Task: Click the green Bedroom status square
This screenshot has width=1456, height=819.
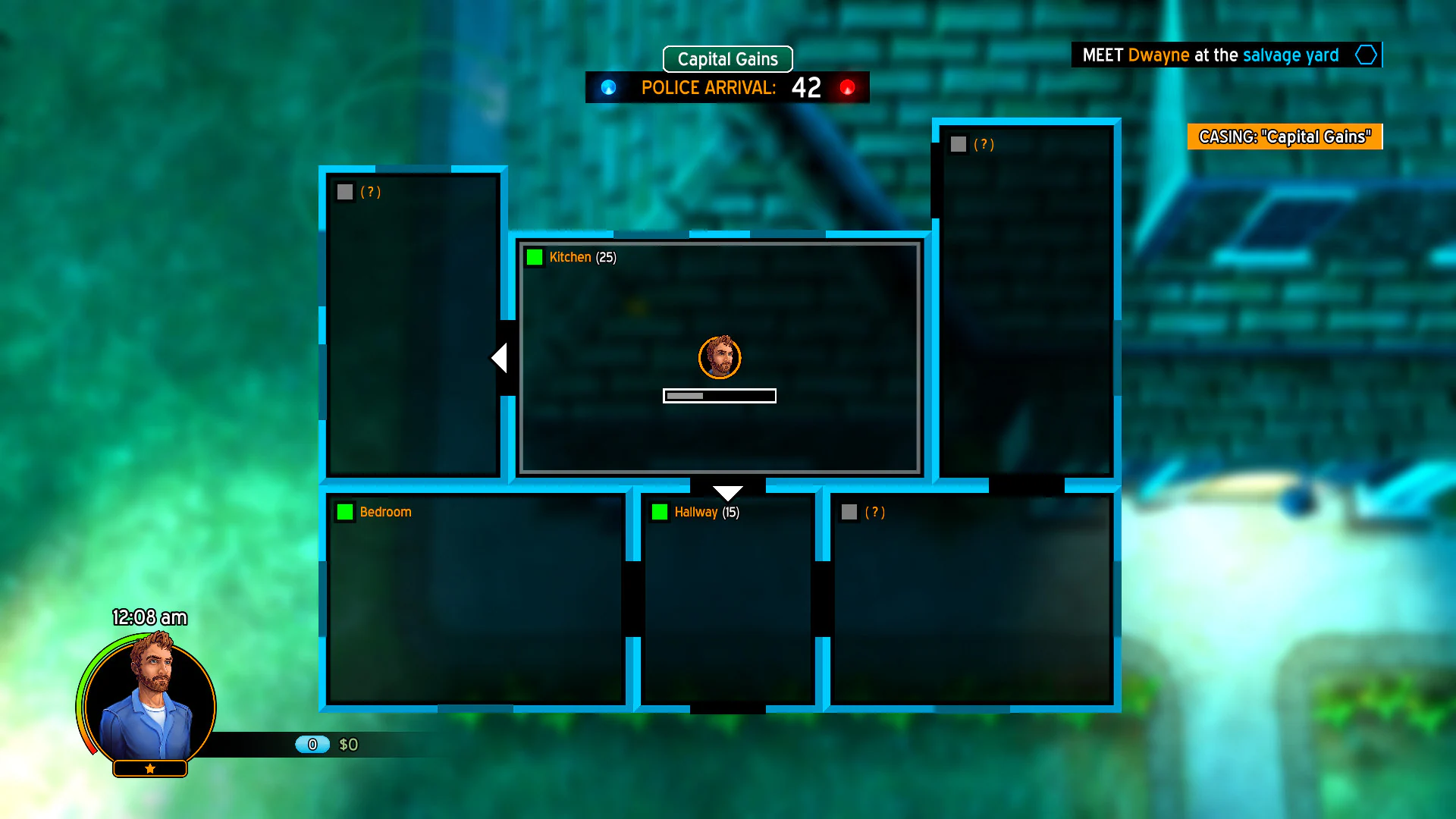Action: 346,513
